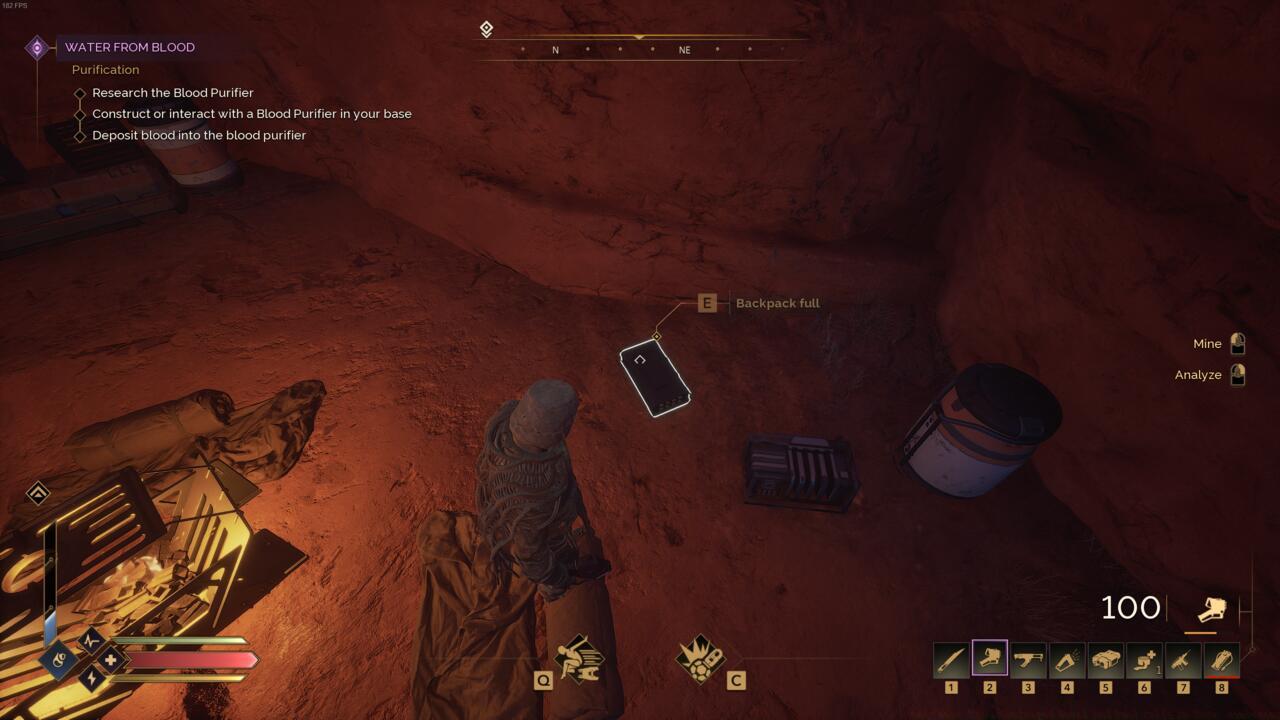Click the Analyze action icon
The width and height of the screenshot is (1280, 720).
pyautogui.click(x=1237, y=374)
